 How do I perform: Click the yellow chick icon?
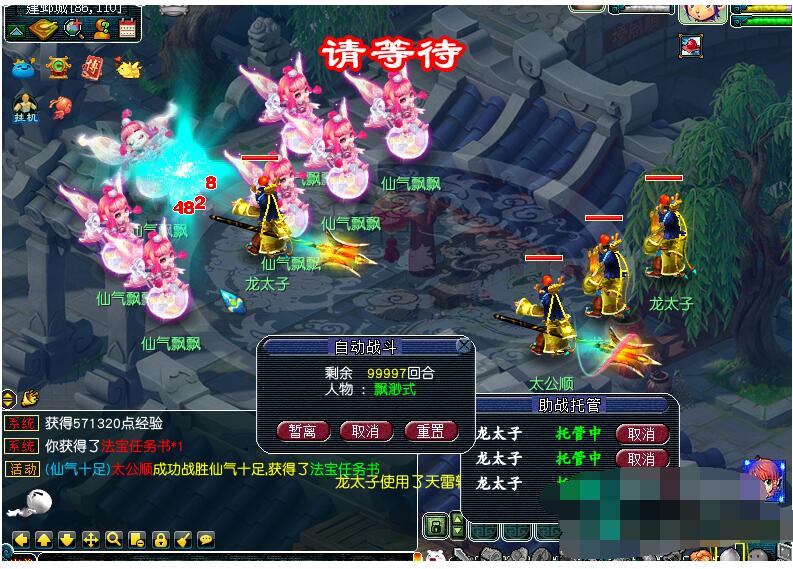tap(128, 68)
